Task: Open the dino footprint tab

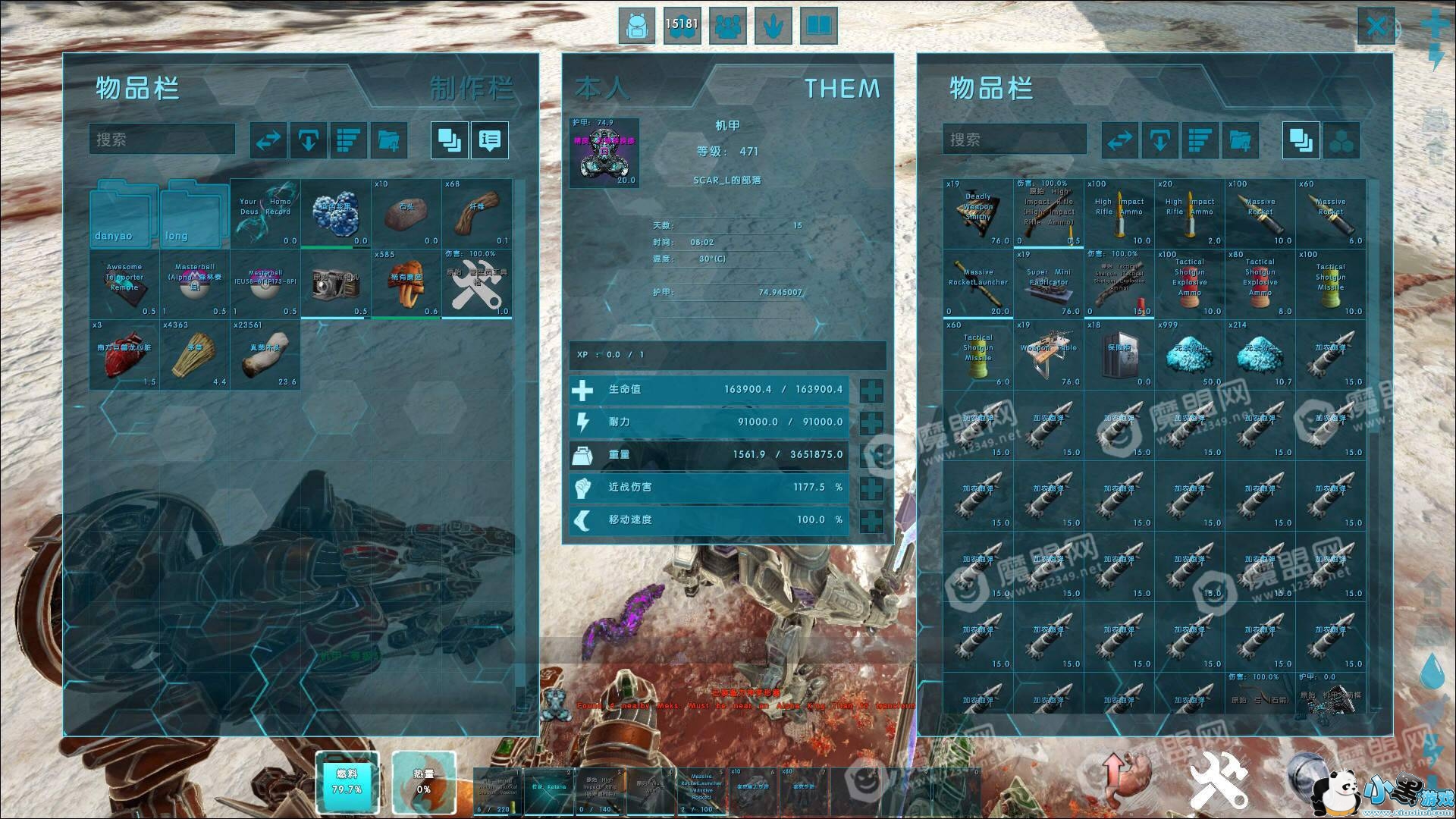Action: coord(773,27)
